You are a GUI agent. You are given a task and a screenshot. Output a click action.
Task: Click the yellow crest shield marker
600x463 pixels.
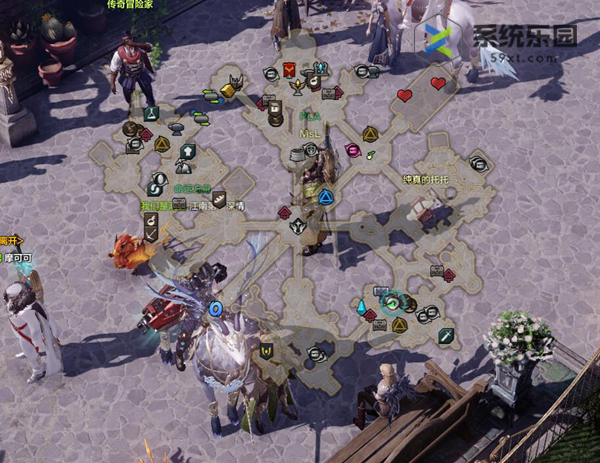266,350
